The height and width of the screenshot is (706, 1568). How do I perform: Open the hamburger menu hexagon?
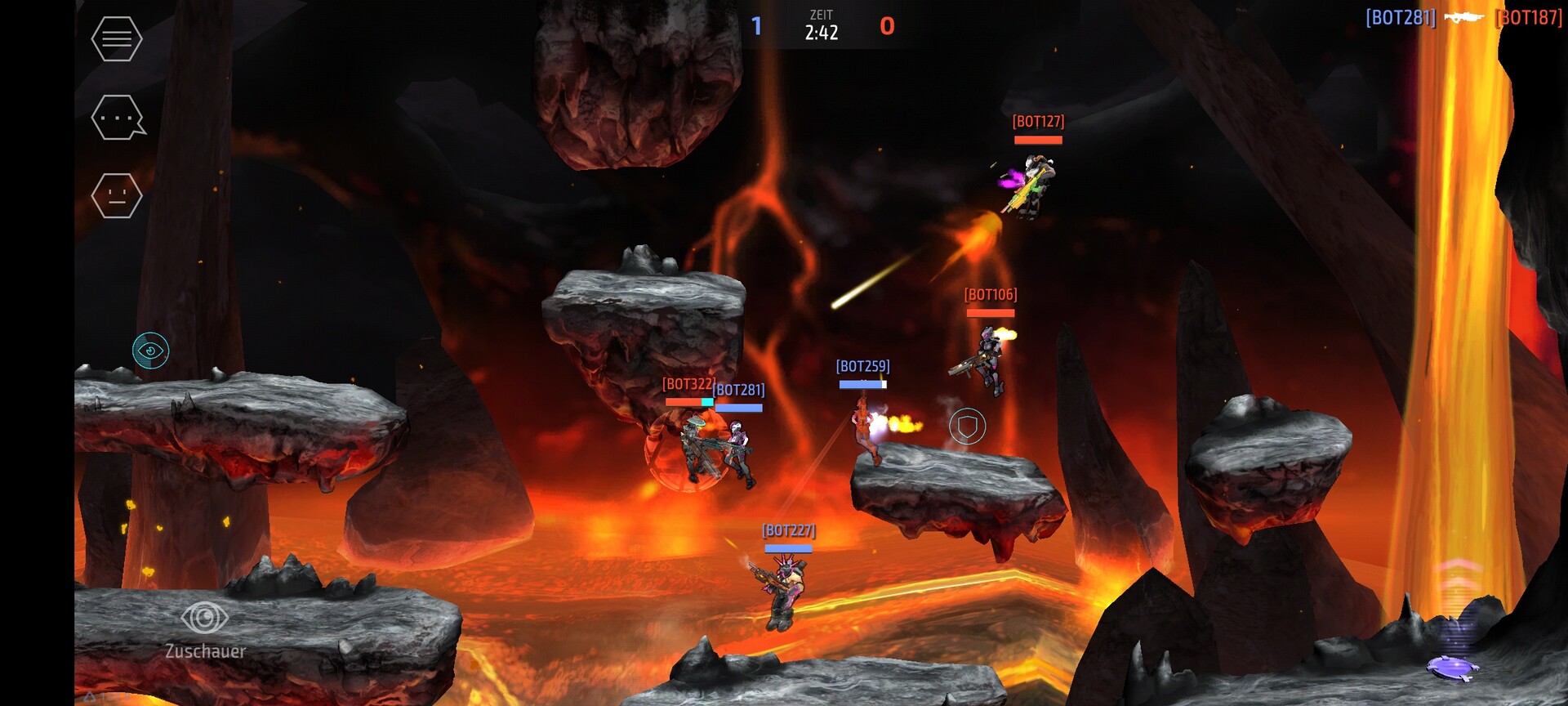pos(117,38)
